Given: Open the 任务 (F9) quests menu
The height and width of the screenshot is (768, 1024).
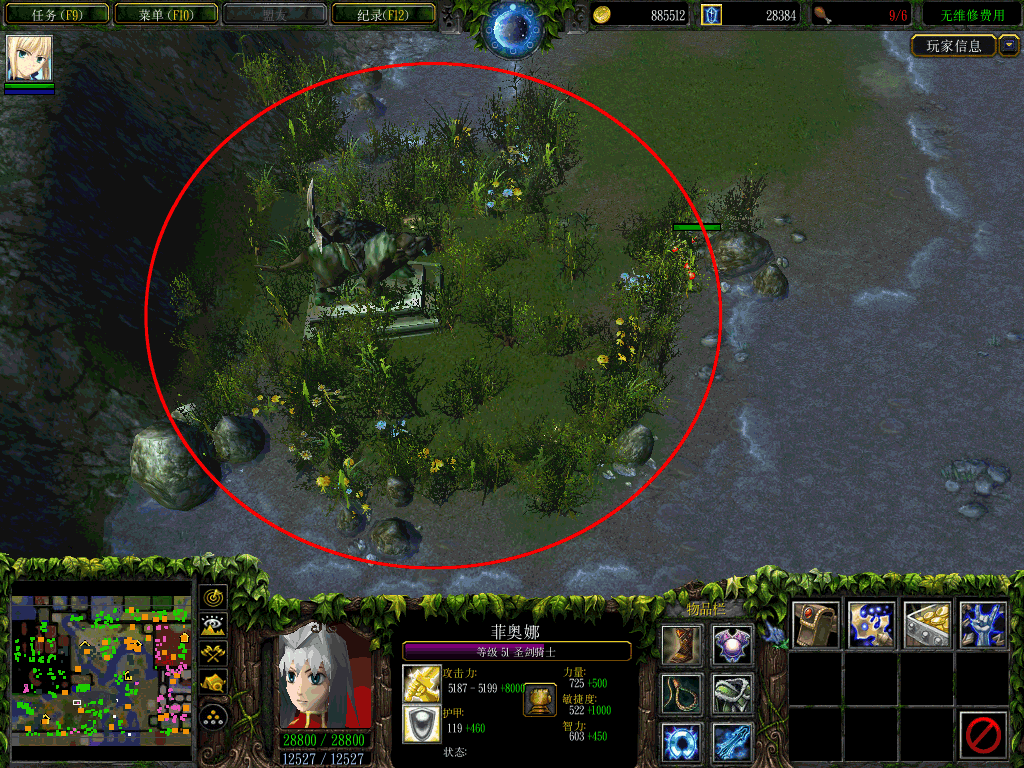Looking at the screenshot, I should click(55, 15).
